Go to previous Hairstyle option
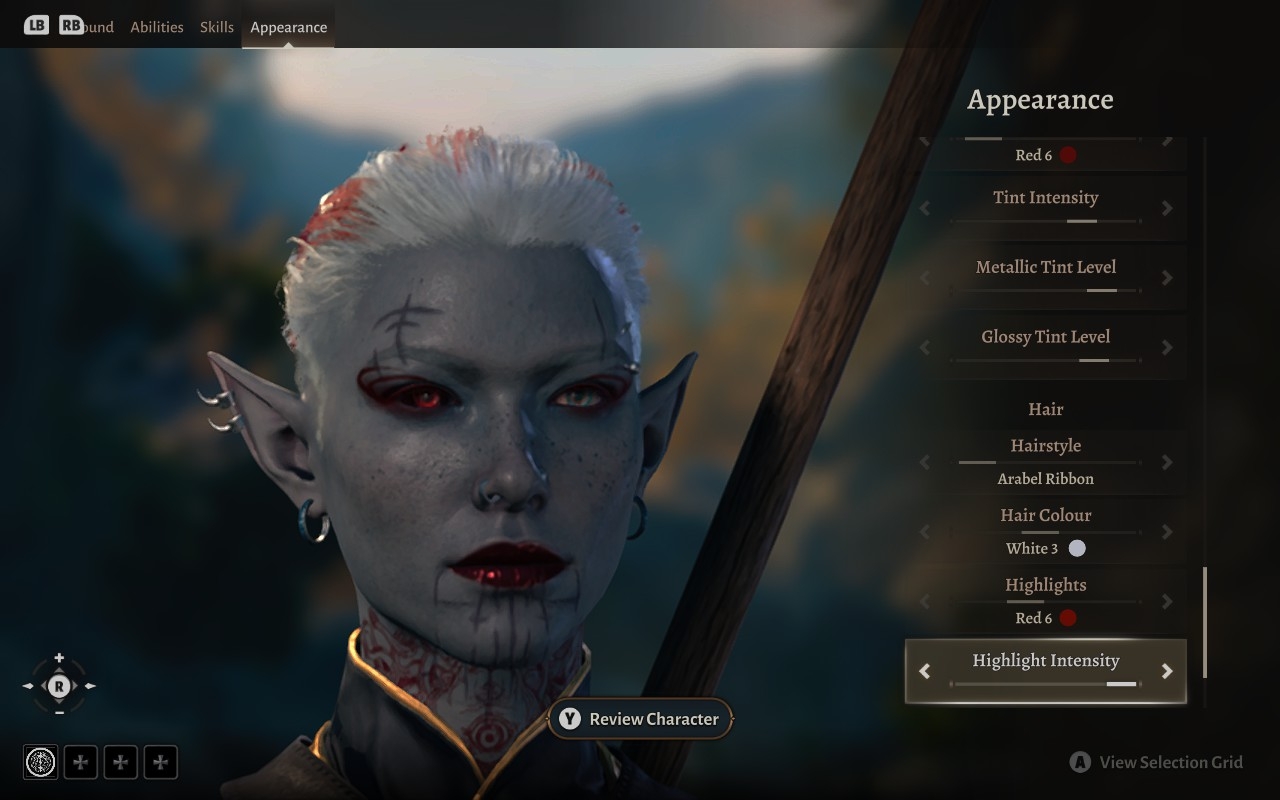The width and height of the screenshot is (1280, 800). [x=925, y=462]
